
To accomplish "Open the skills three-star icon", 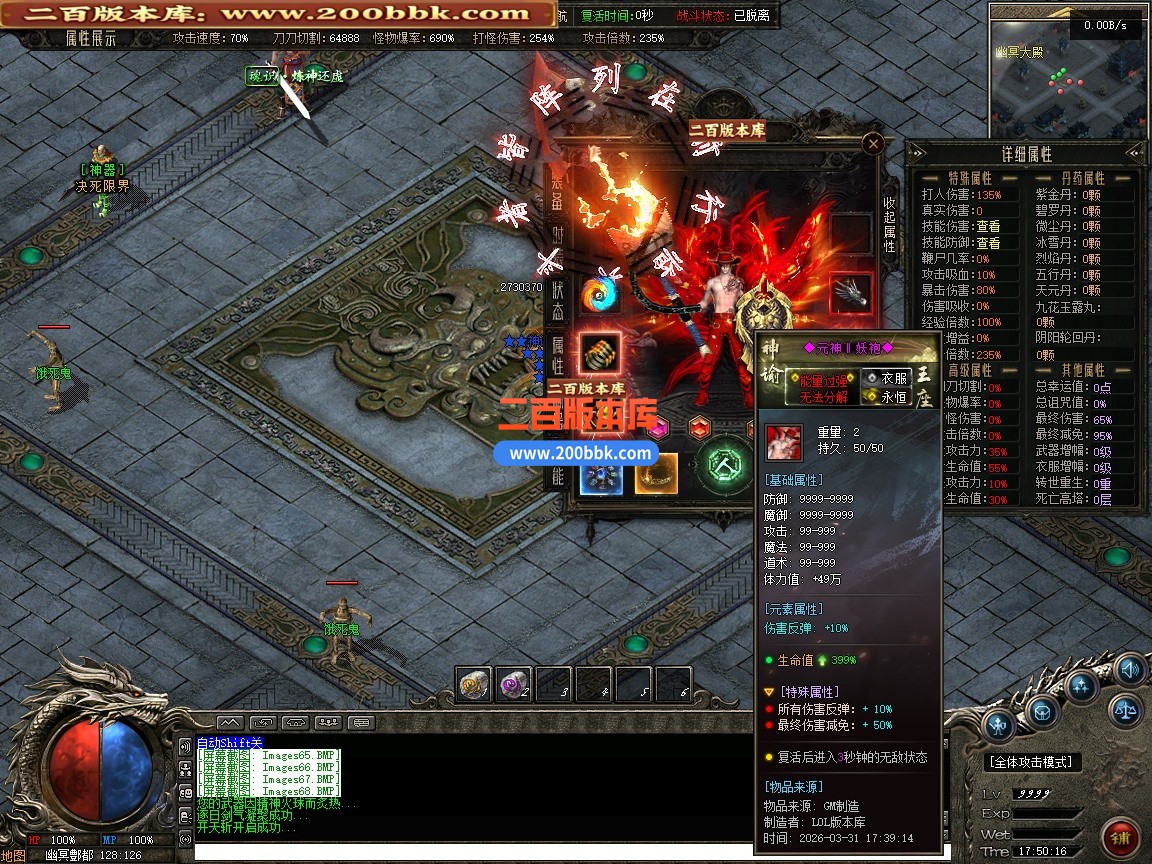I will coord(1082,686).
